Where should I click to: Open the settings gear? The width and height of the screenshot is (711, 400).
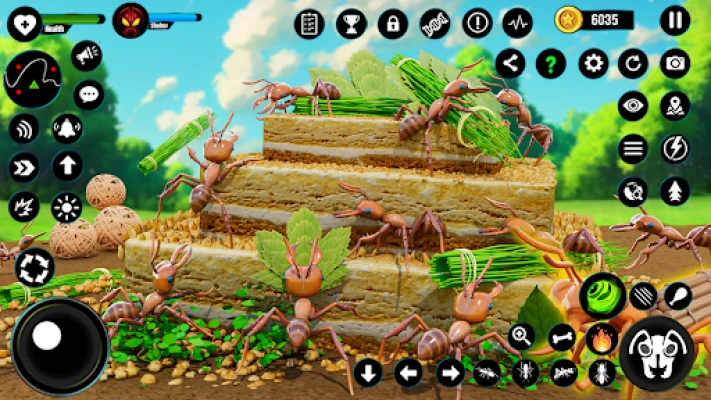(x=593, y=64)
